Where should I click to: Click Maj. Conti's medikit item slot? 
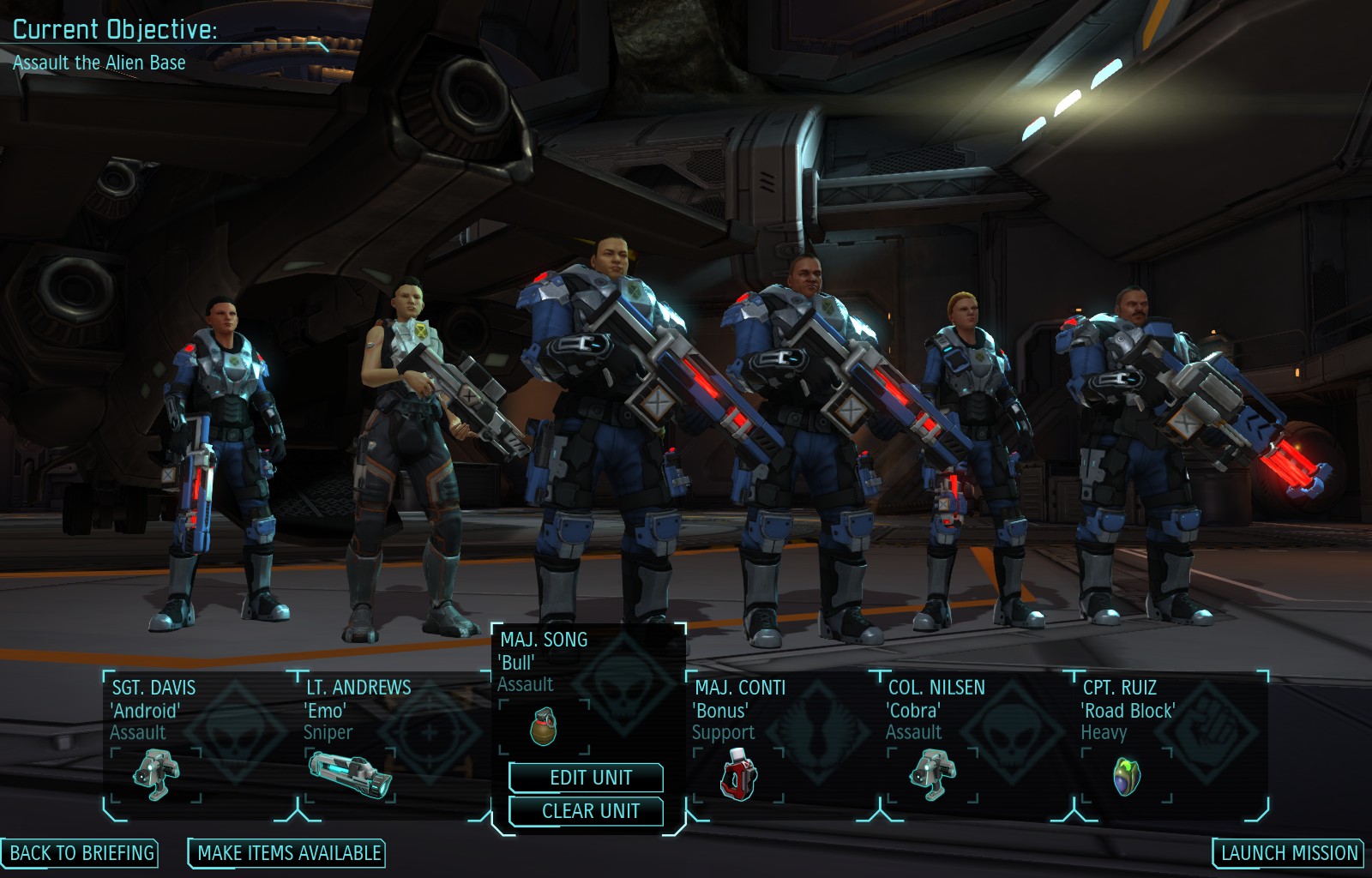(739, 773)
